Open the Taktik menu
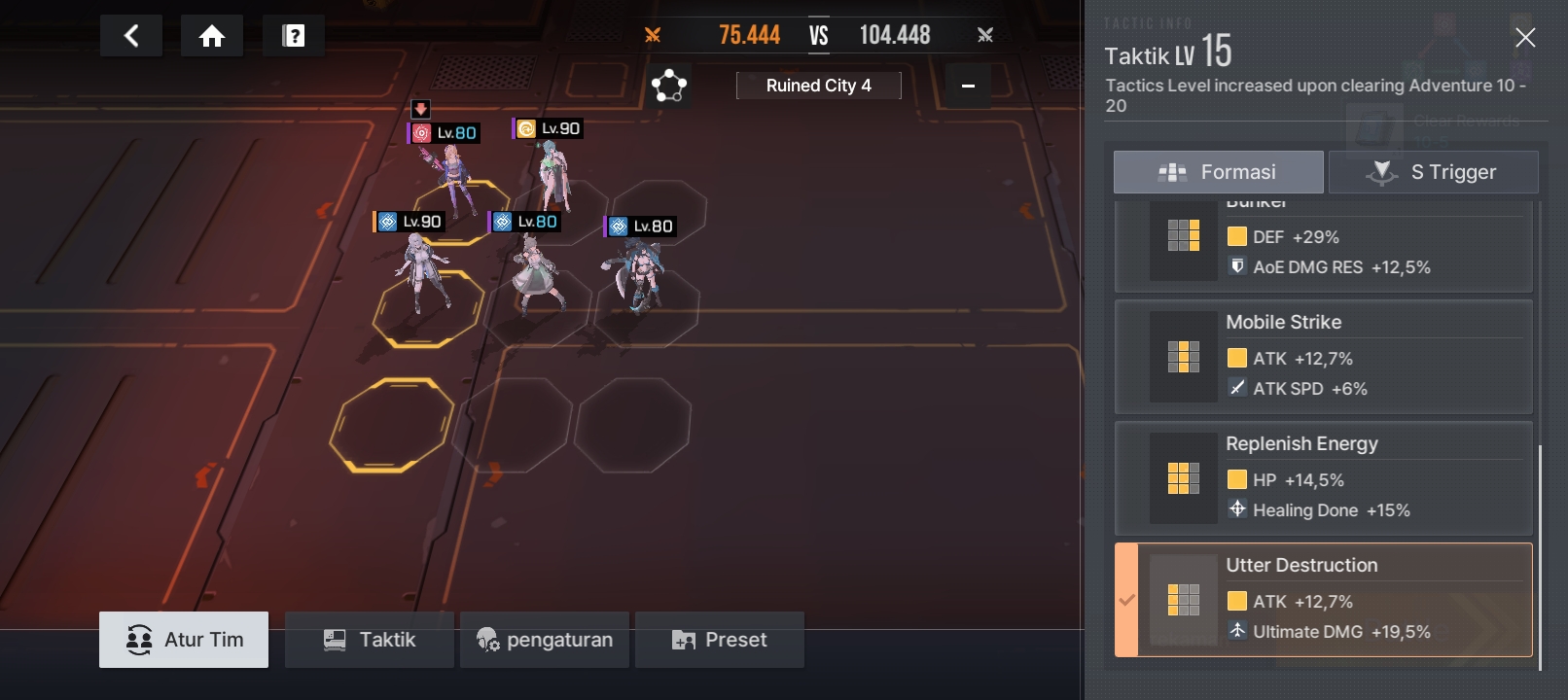Screen dimensions: 1568x700 click(x=369, y=640)
